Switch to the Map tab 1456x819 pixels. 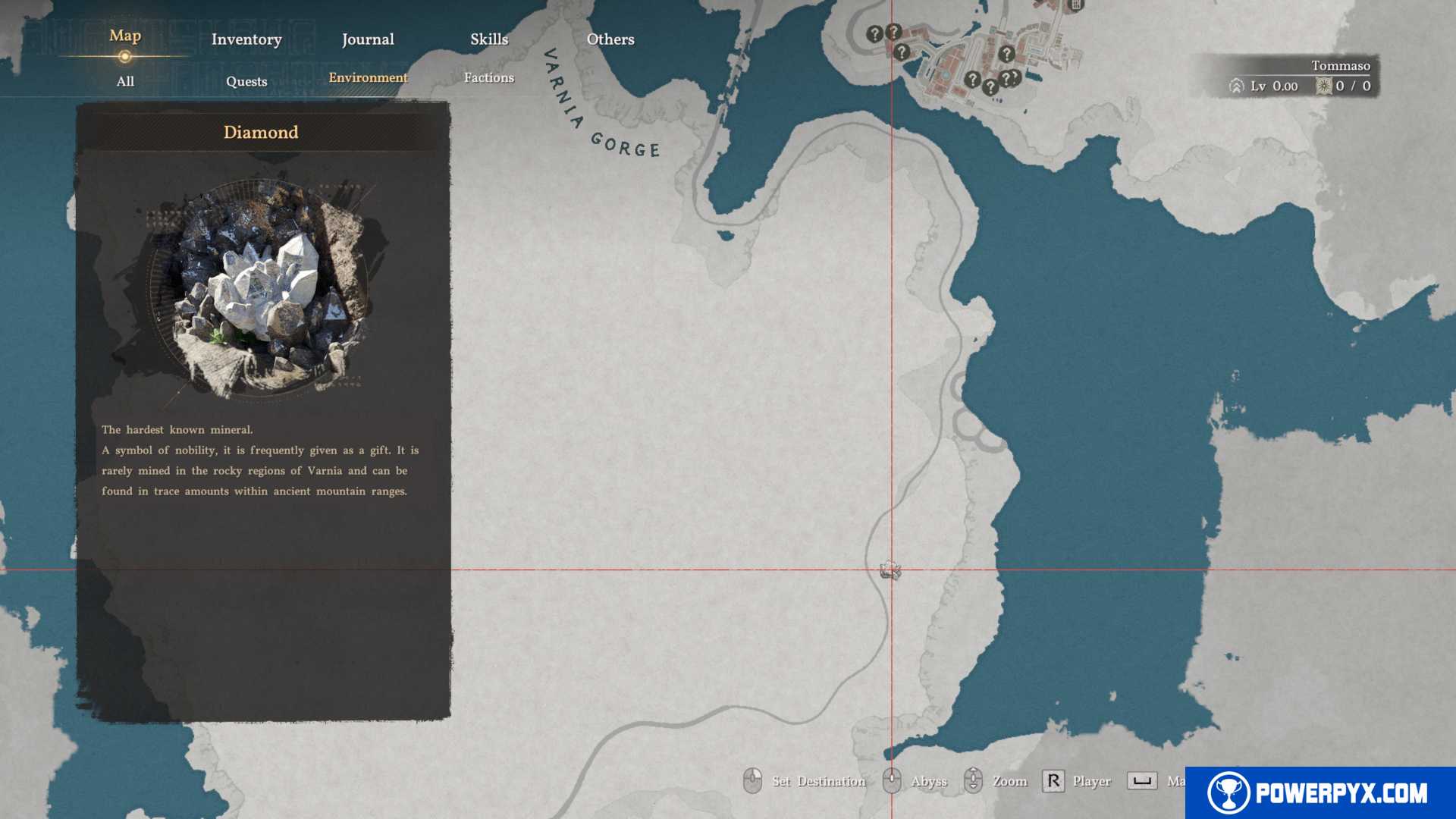[x=125, y=36]
